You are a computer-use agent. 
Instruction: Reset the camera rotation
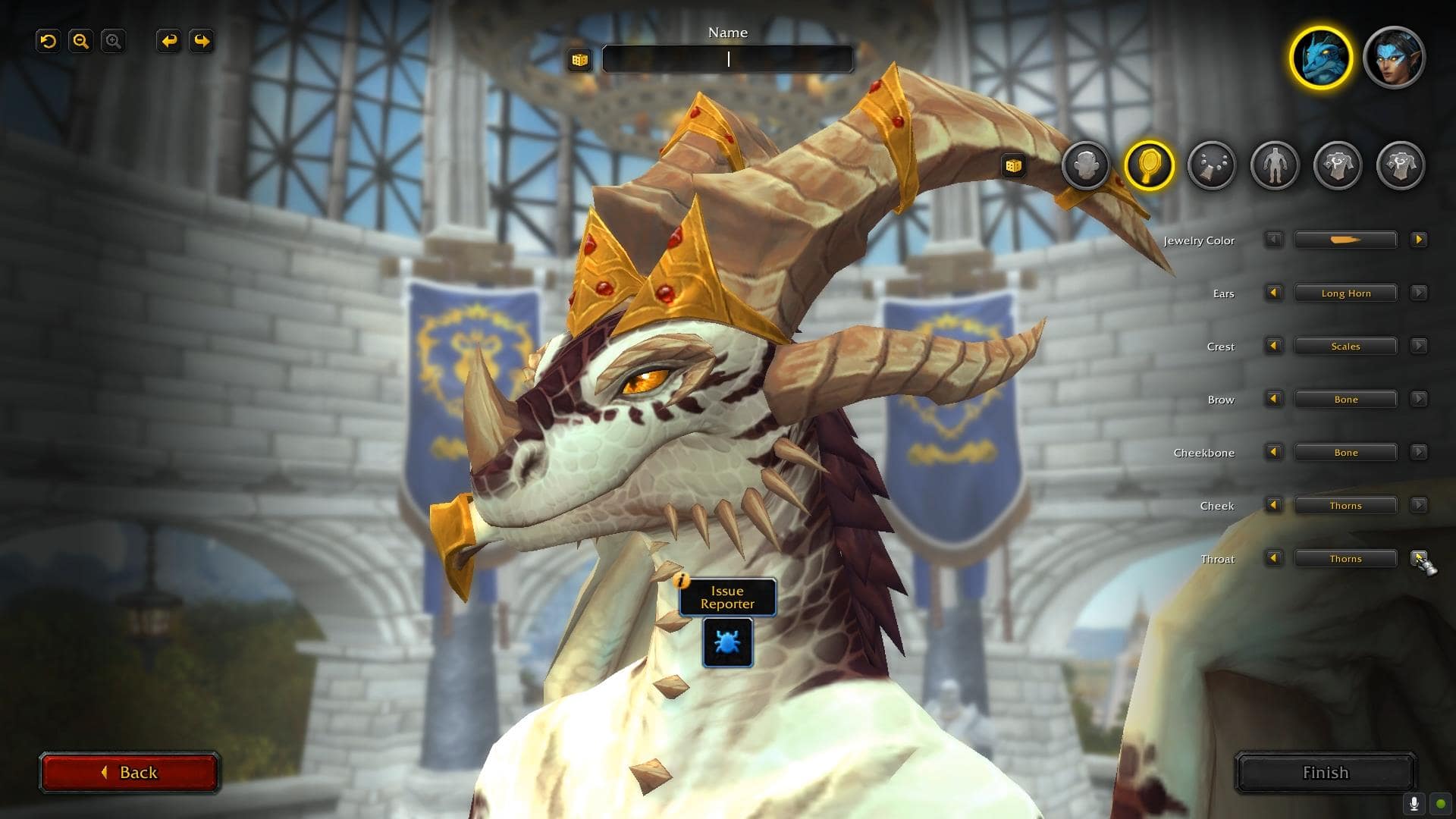[49, 41]
